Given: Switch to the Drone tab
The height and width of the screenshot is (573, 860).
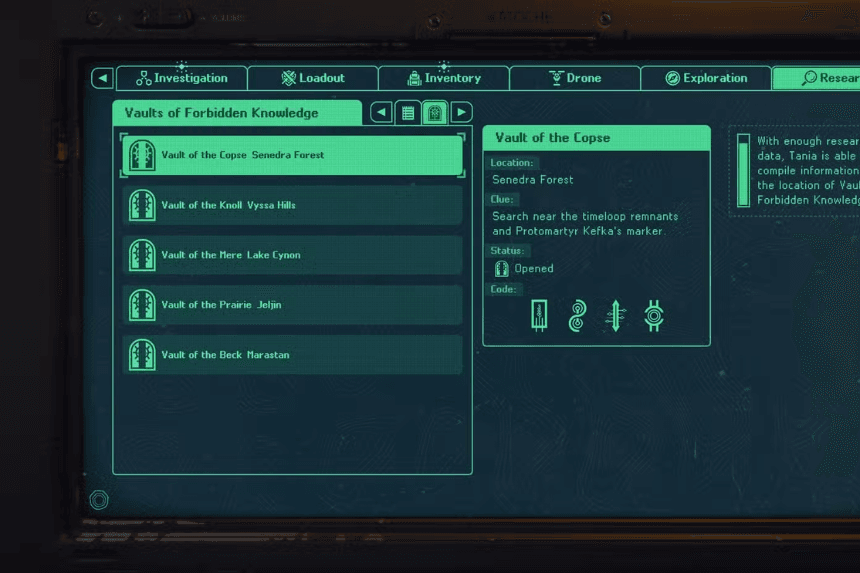Looking at the screenshot, I should pos(575,78).
